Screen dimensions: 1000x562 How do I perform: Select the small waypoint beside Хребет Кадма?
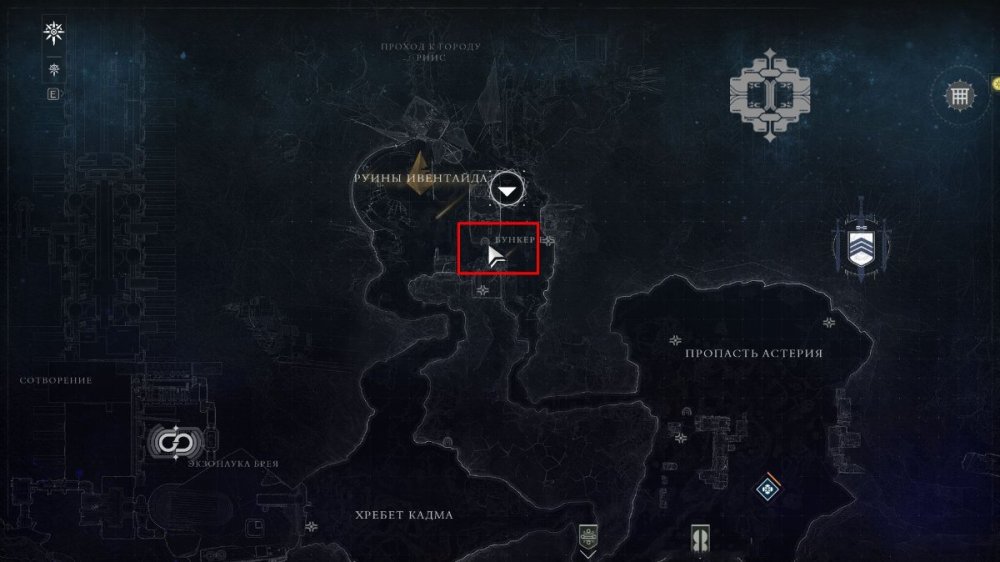point(312,526)
